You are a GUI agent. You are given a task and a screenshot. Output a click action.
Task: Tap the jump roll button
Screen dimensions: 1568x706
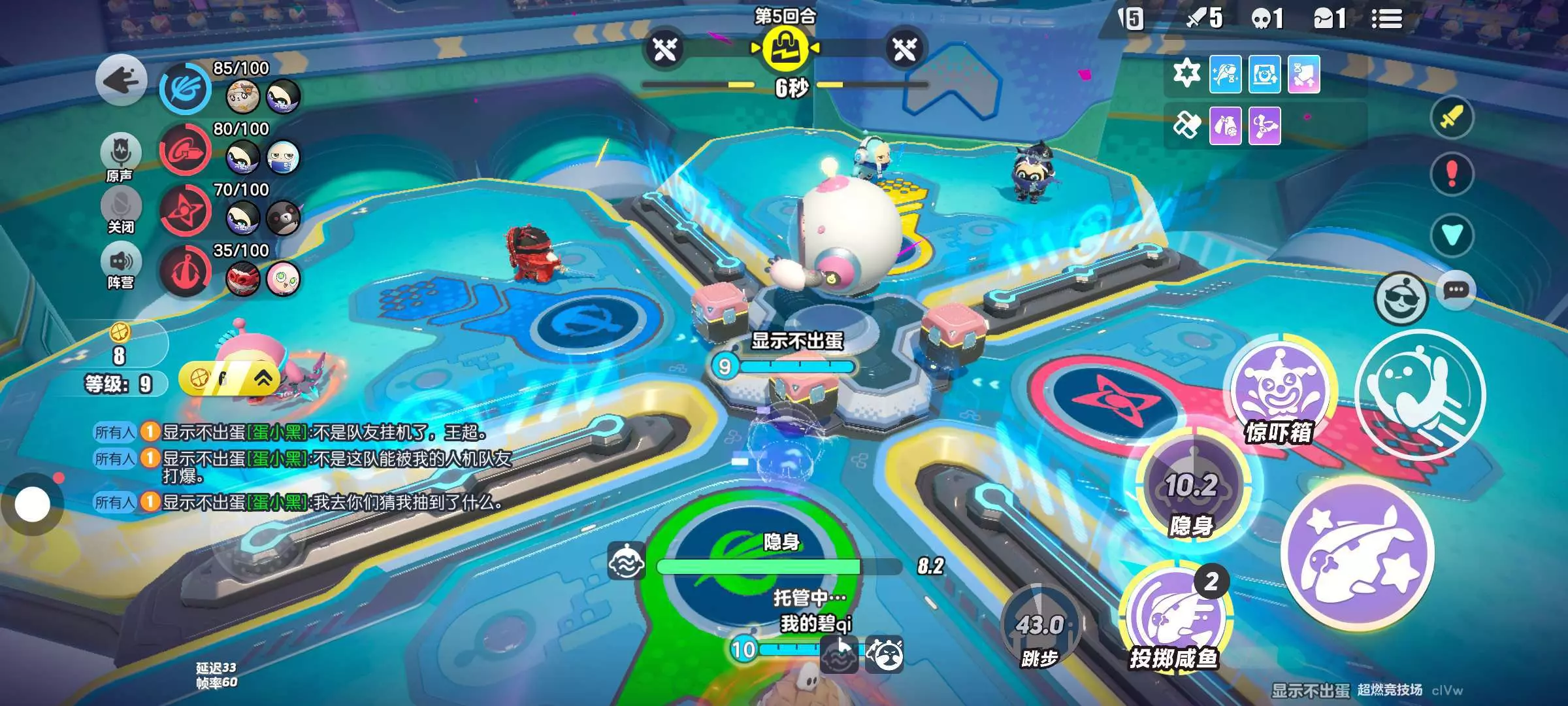(x=1420, y=394)
